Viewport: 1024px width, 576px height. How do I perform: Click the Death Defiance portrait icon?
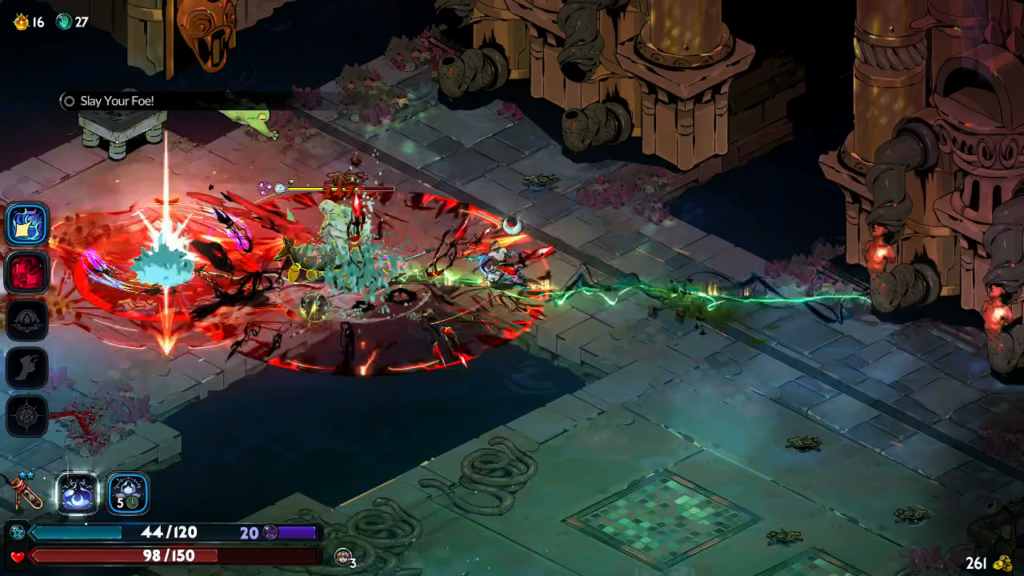coord(343,556)
